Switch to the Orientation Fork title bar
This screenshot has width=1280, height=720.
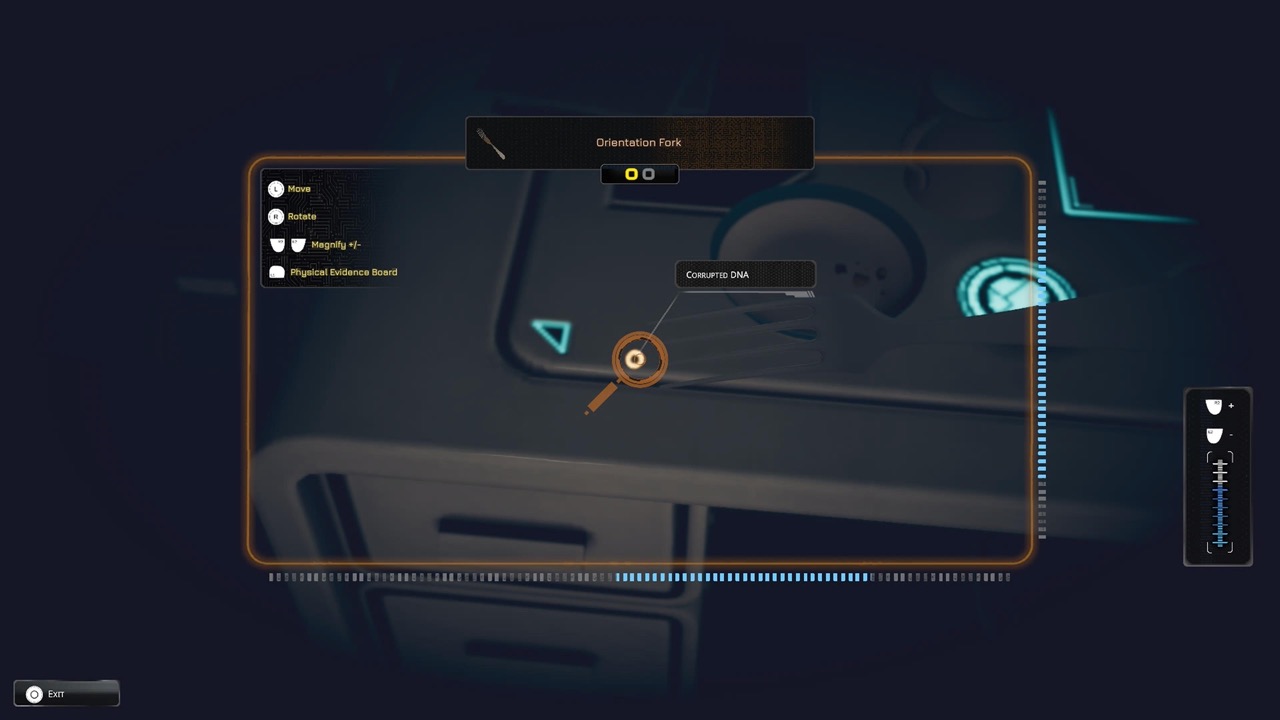click(639, 142)
